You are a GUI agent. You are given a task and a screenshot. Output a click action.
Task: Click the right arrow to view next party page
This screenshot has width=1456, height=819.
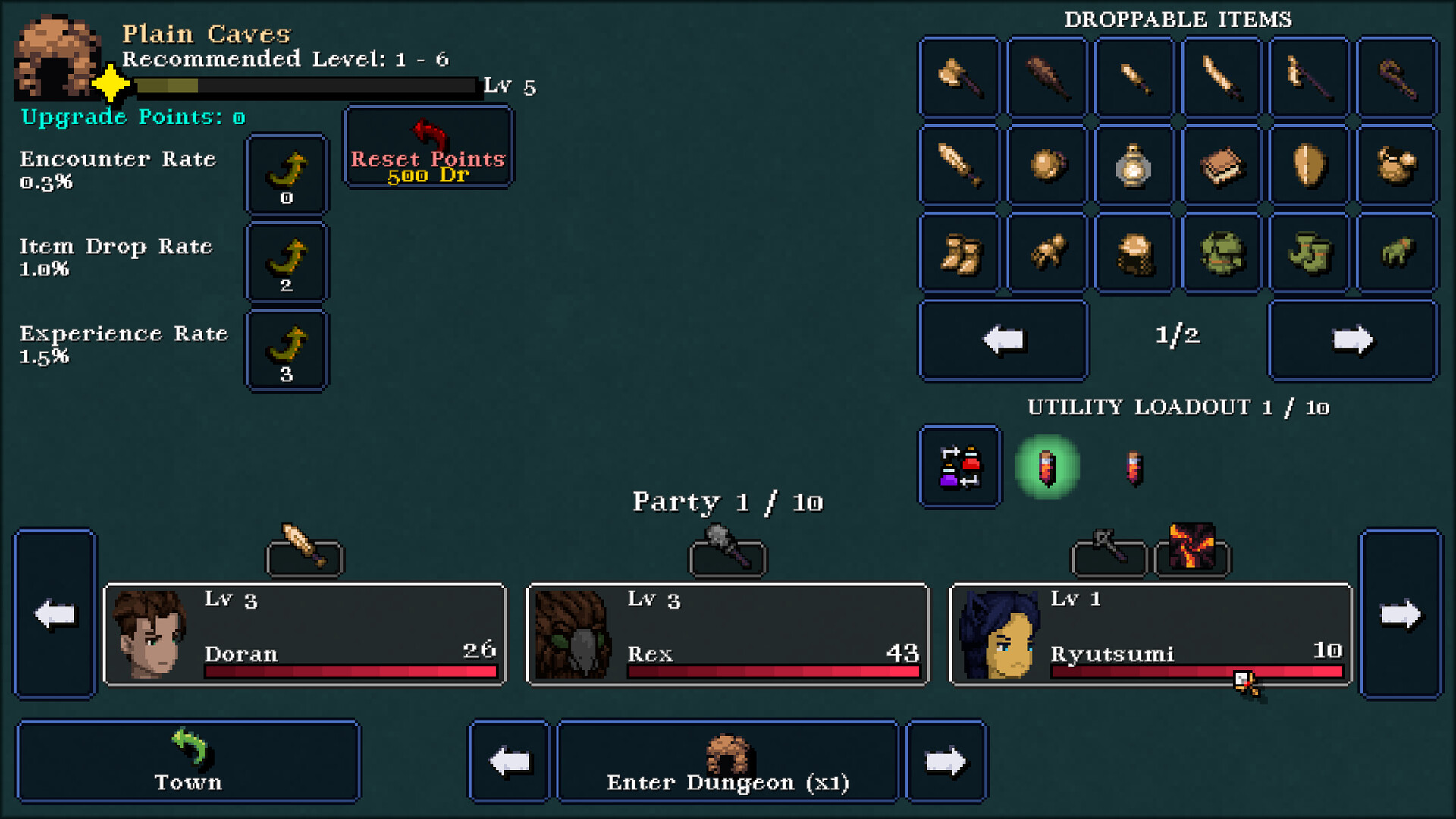1401,614
